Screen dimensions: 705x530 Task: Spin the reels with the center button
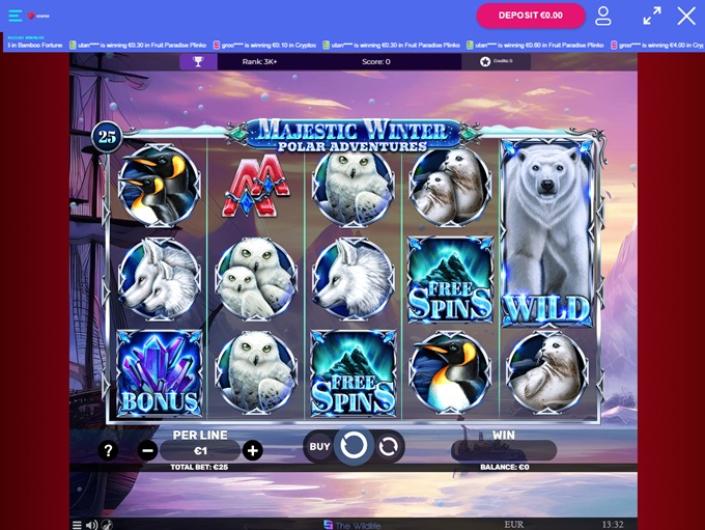tap(353, 446)
